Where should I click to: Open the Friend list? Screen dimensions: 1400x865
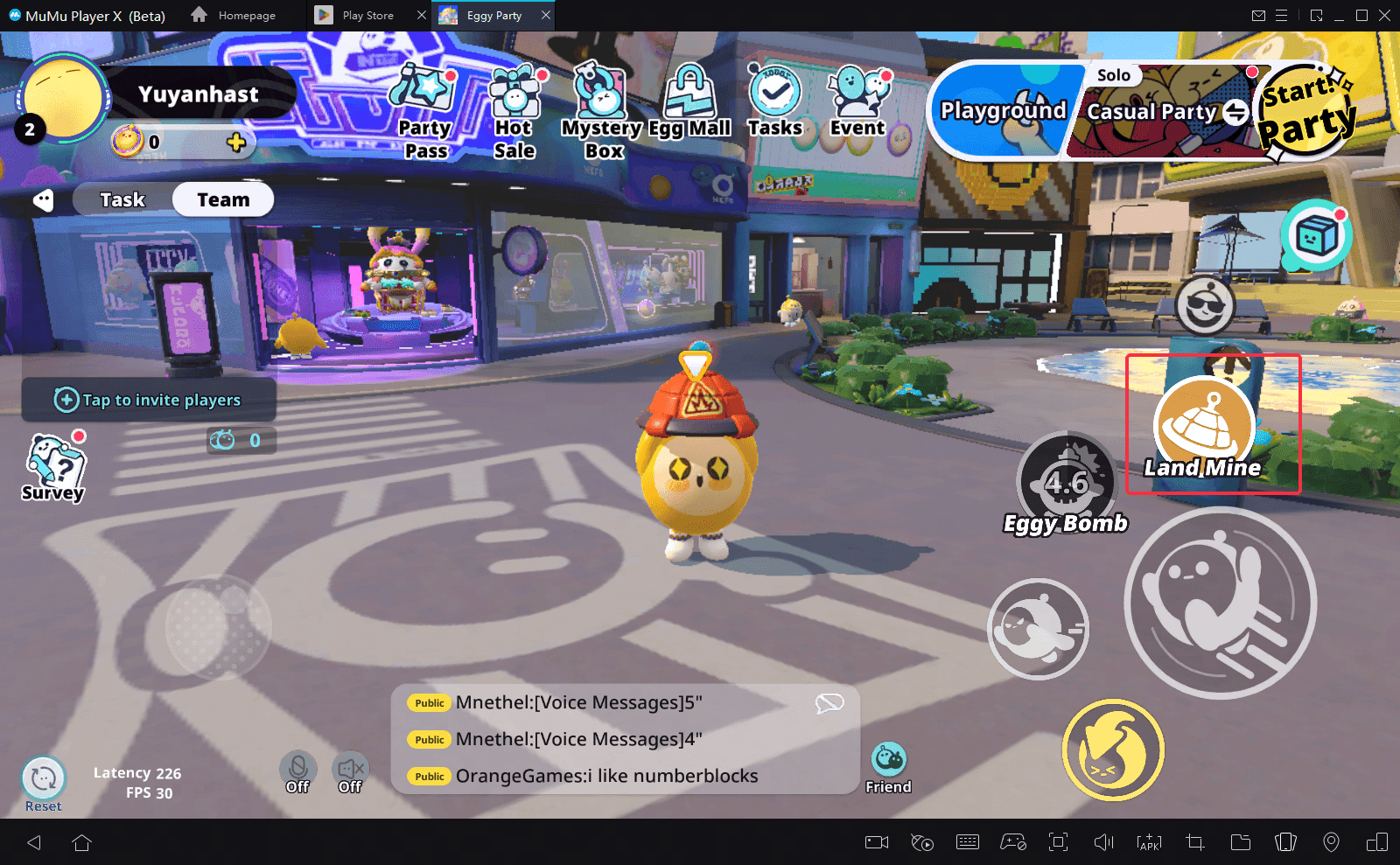pyautogui.click(x=888, y=767)
